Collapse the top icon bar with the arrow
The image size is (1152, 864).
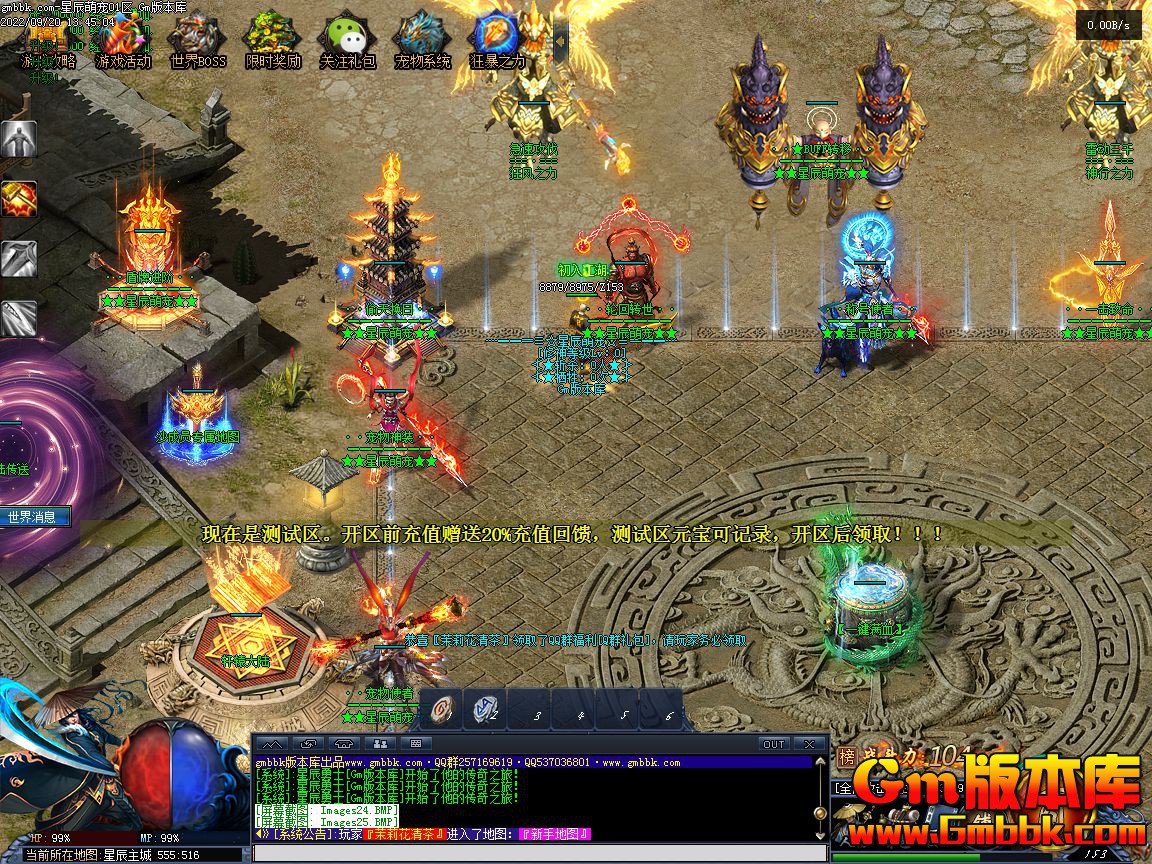pyautogui.click(x=560, y=42)
